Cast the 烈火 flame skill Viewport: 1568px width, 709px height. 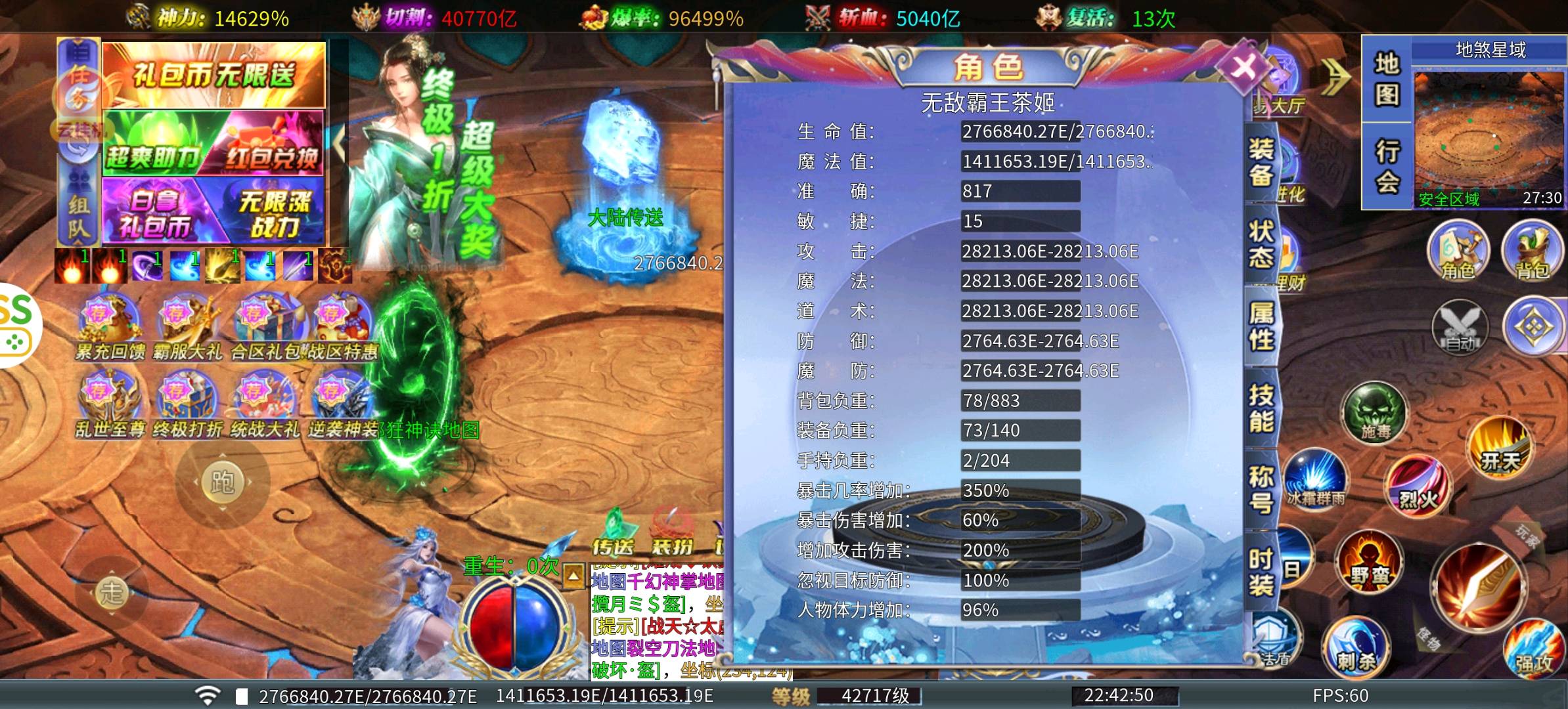pos(1418,487)
